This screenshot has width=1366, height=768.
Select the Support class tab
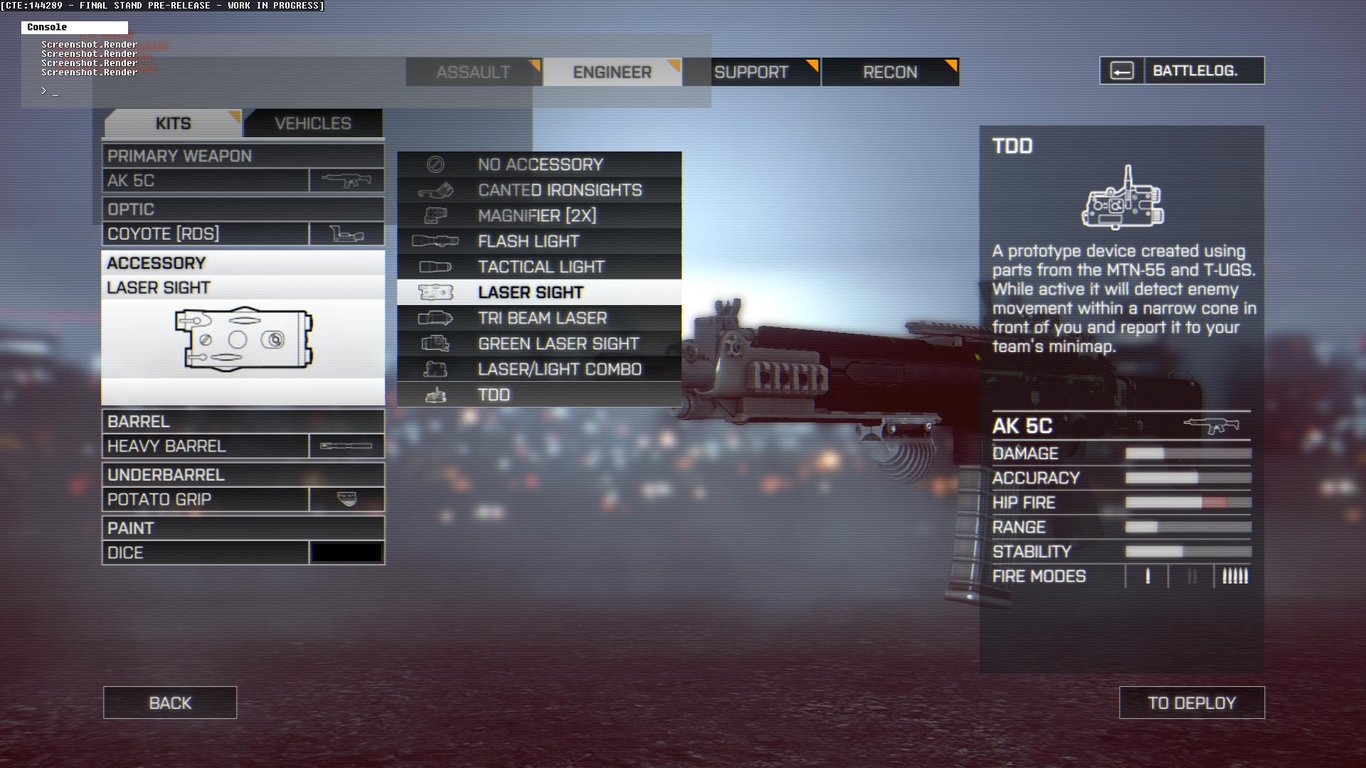751,72
